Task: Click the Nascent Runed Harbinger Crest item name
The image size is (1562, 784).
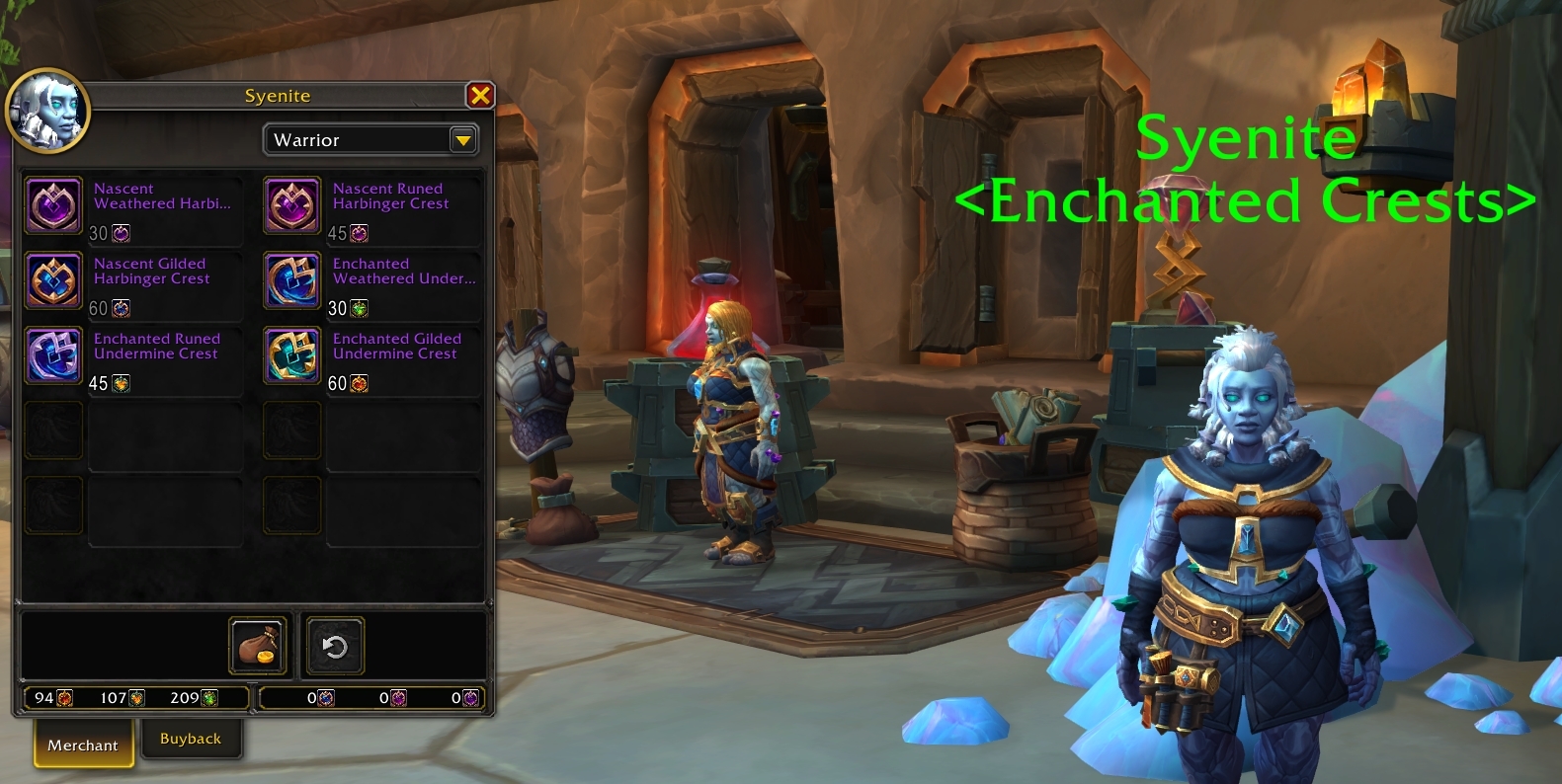Action: click(x=391, y=196)
